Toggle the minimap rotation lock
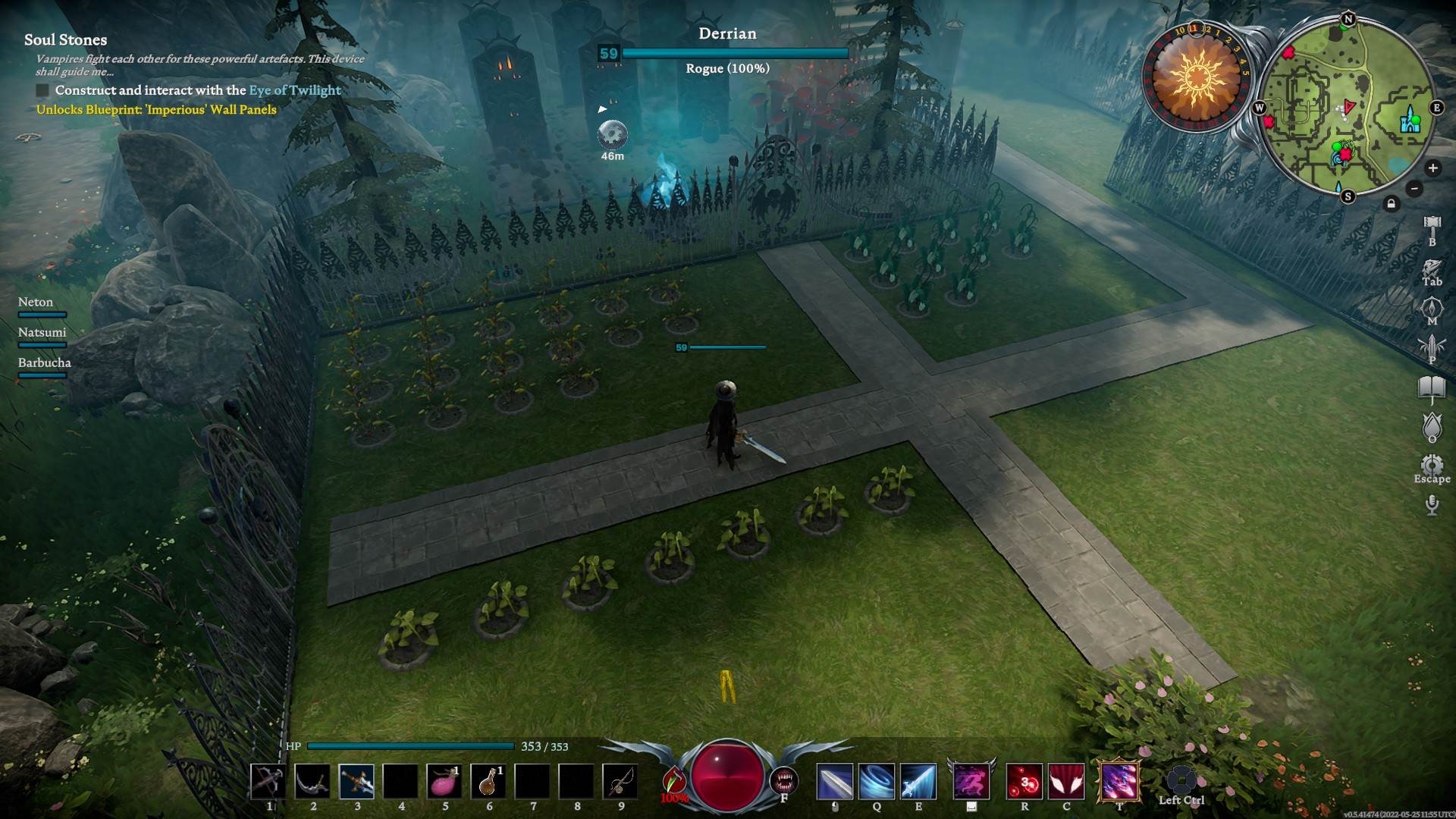Viewport: 1456px width, 819px height. [x=1391, y=203]
